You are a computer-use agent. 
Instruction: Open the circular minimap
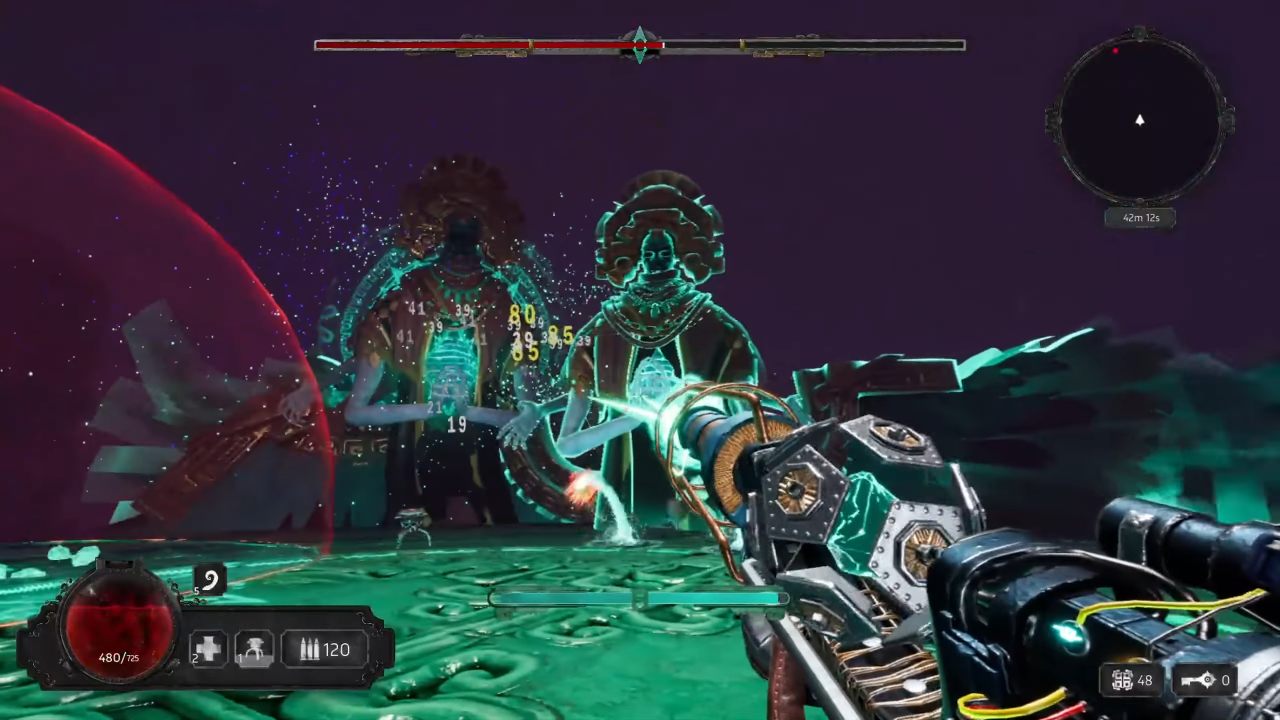pos(1139,119)
